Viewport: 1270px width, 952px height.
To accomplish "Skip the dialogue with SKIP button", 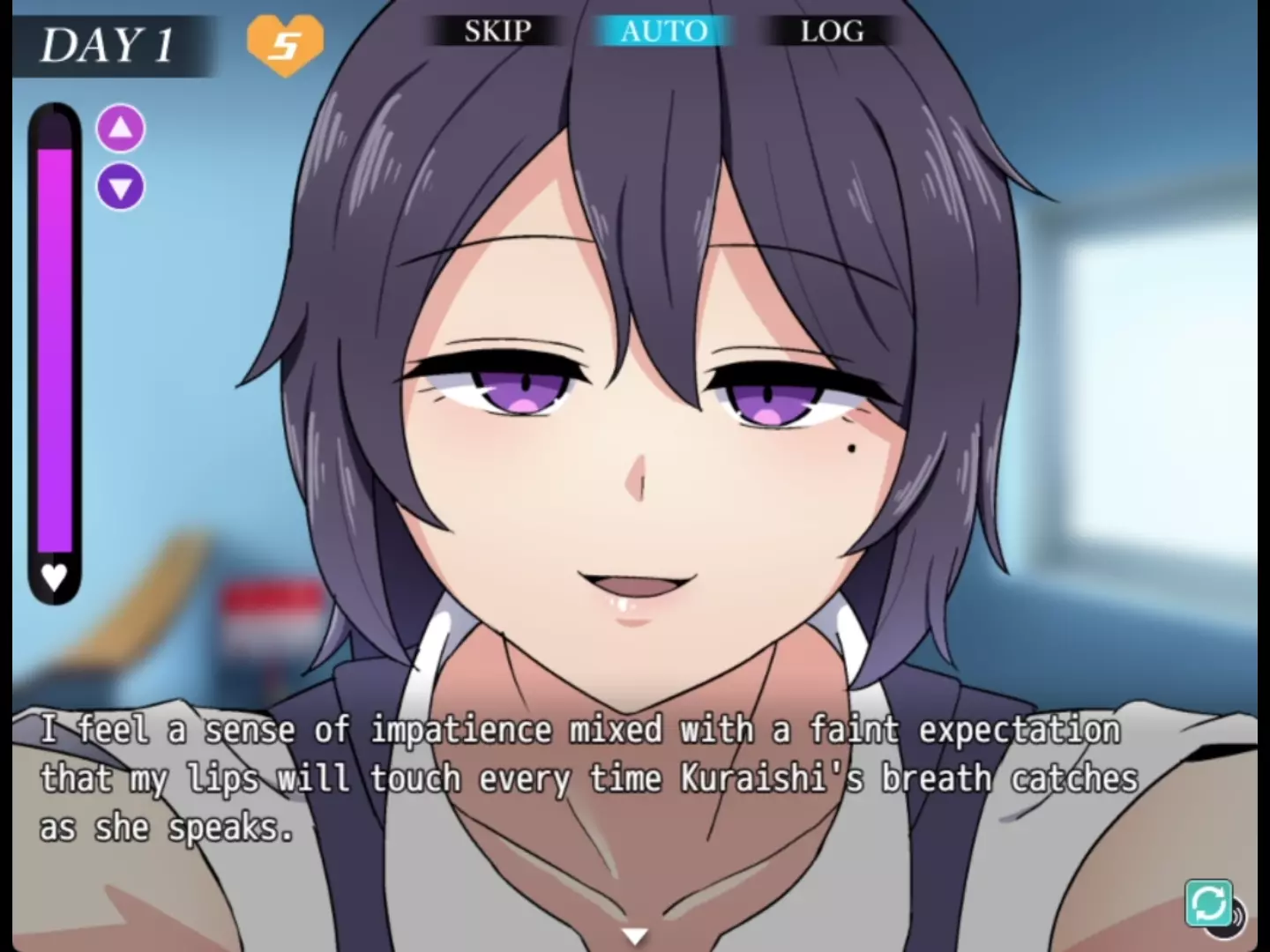I will [x=497, y=32].
